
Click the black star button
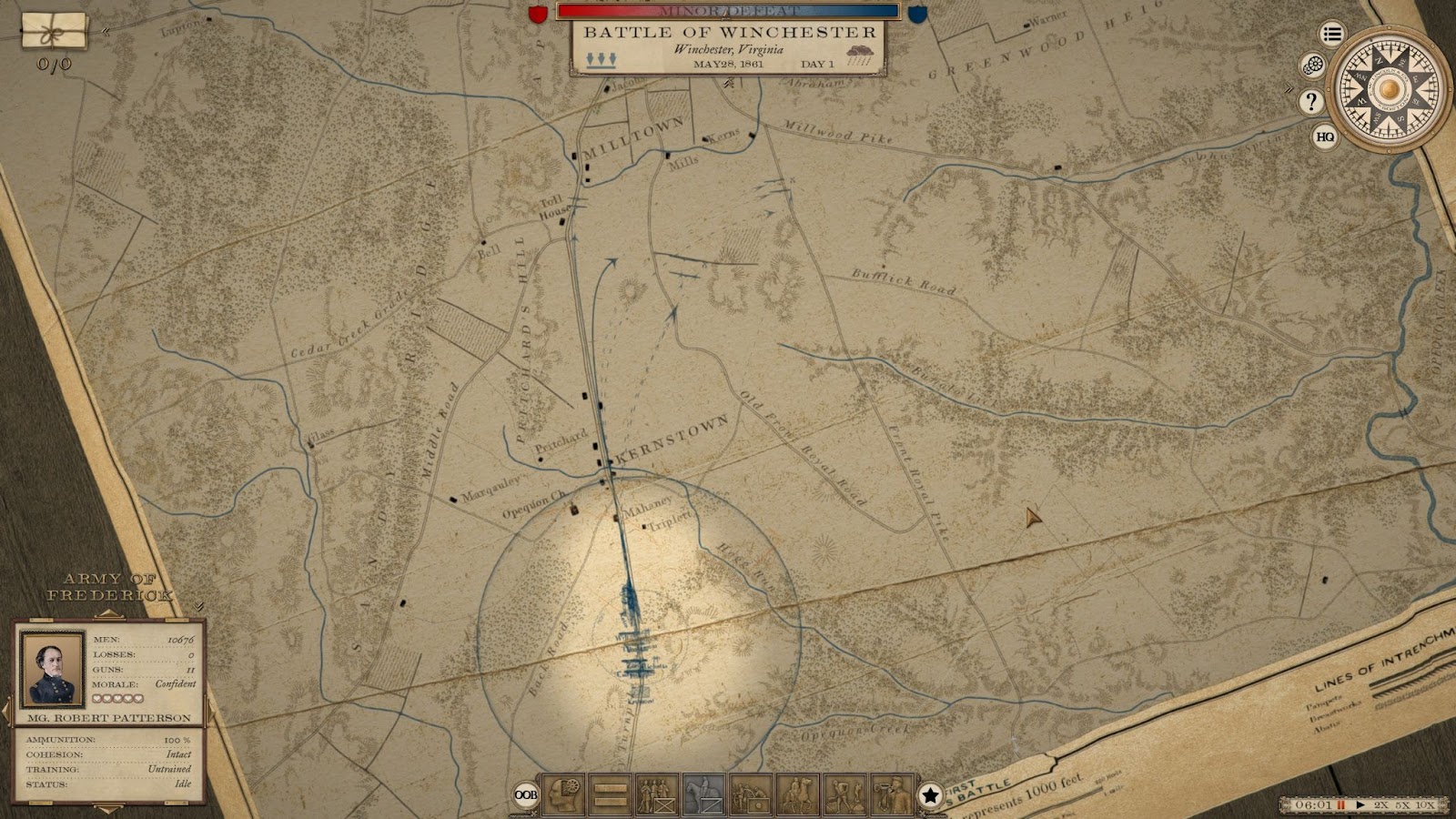coord(930,795)
